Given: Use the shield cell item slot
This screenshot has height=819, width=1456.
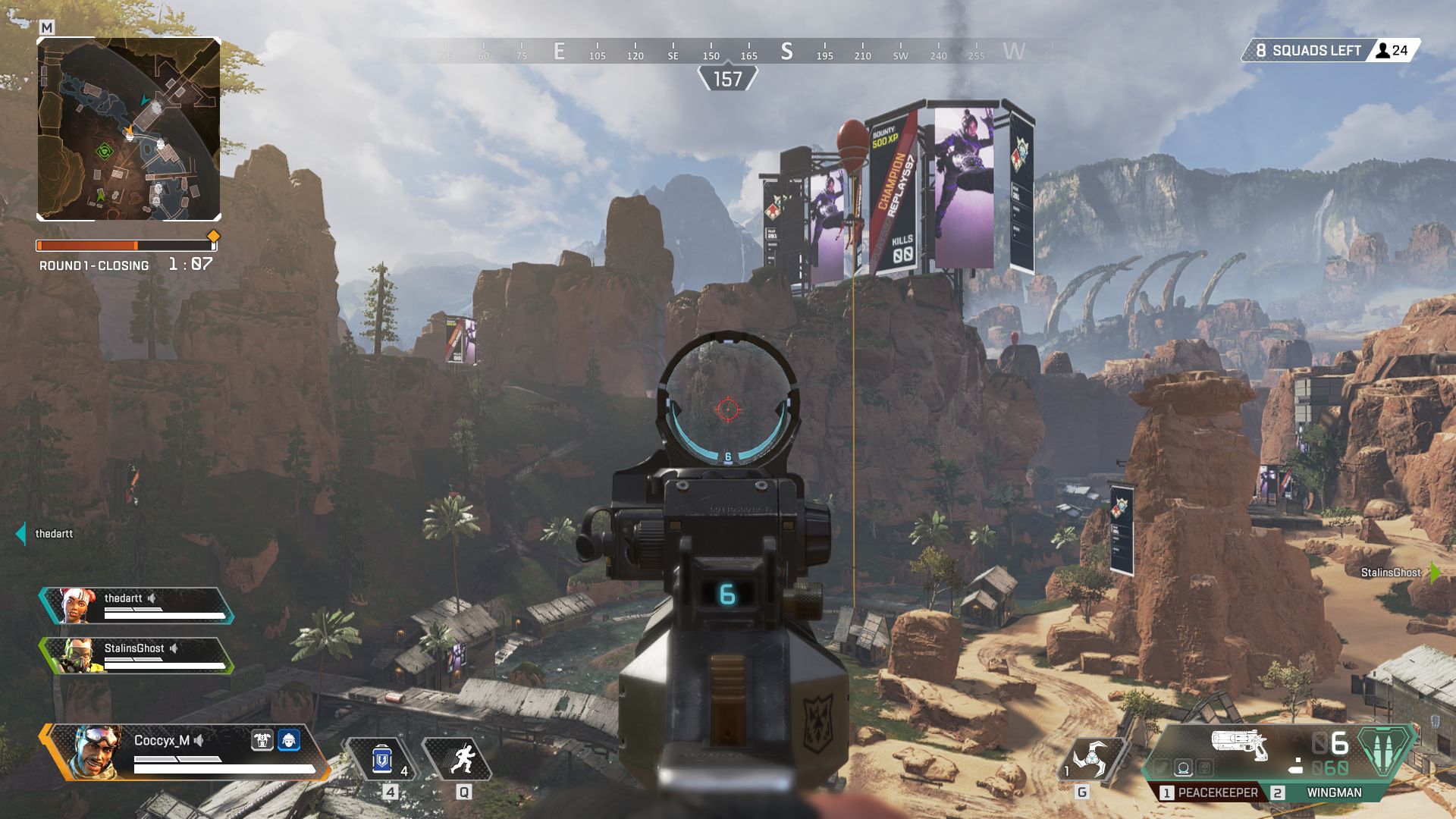Looking at the screenshot, I should pos(381,759).
